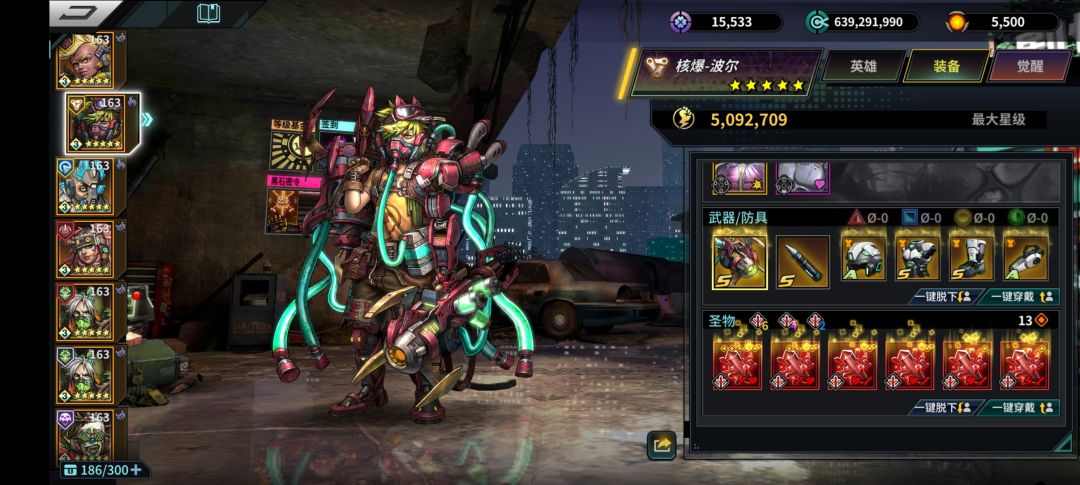Unequip all relics with 圣物 一键脱下

[945, 408]
